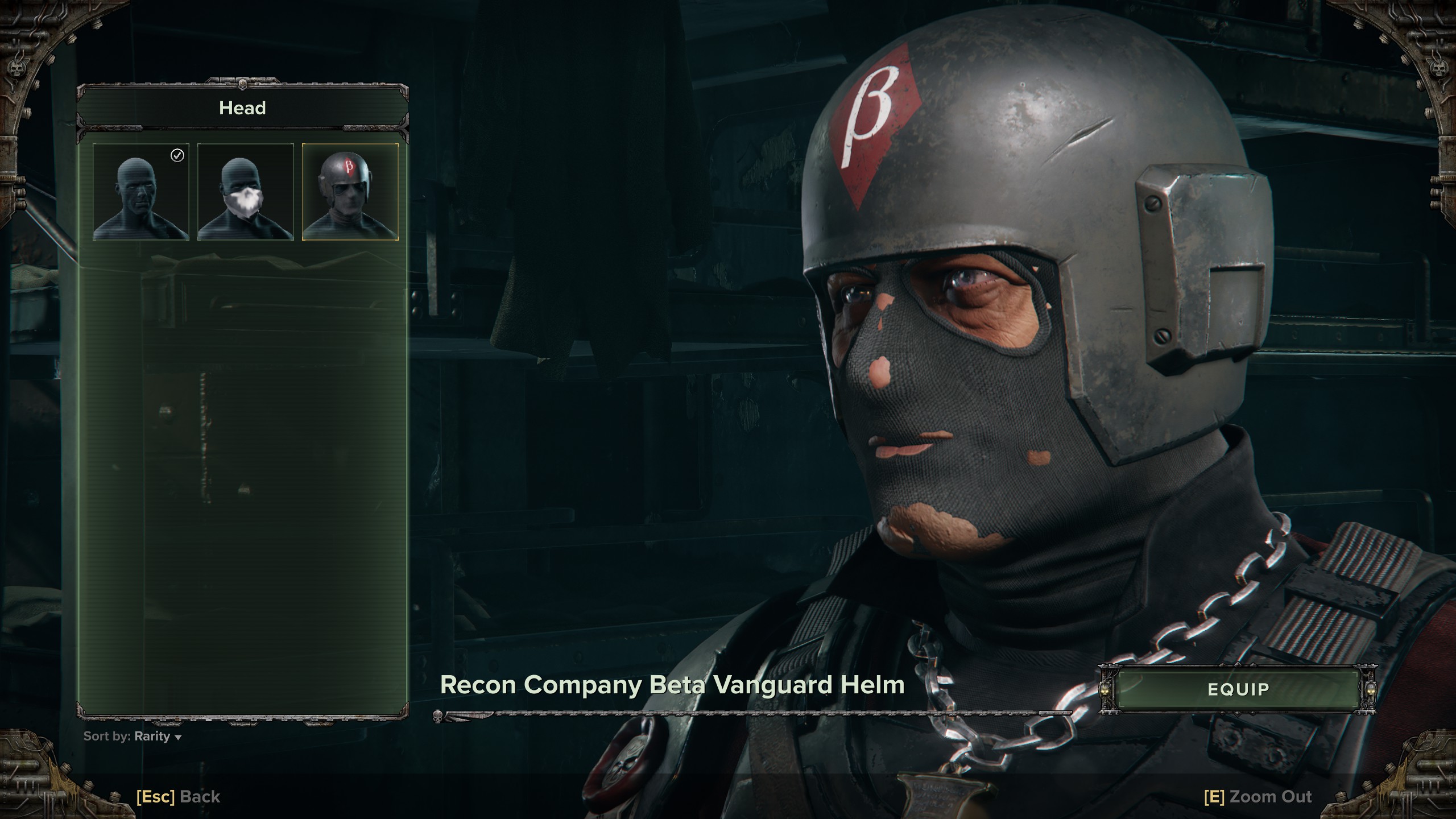Choose the white face mask head option
The image size is (1456, 819).
coord(246,192)
